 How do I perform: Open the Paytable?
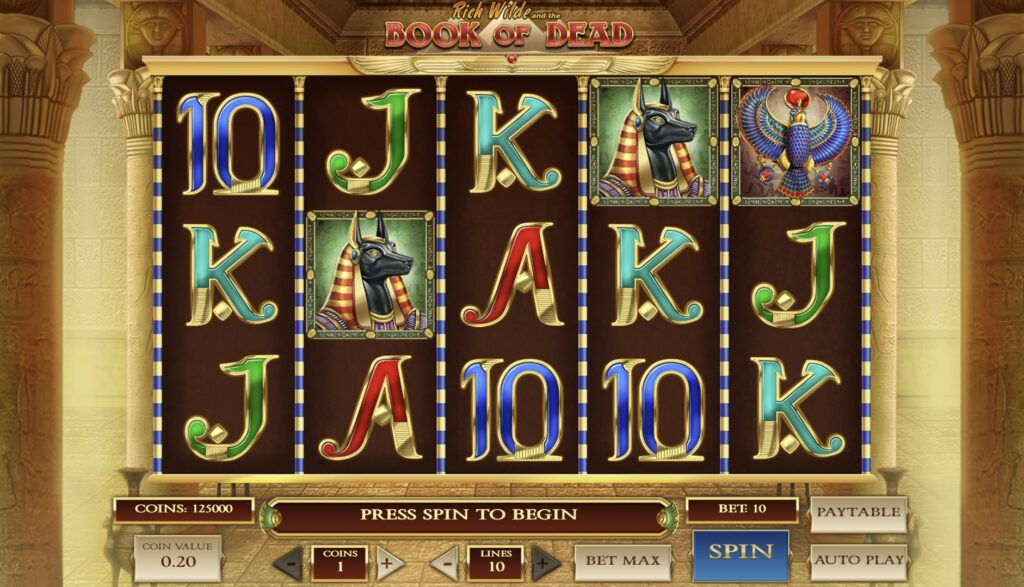tap(858, 513)
